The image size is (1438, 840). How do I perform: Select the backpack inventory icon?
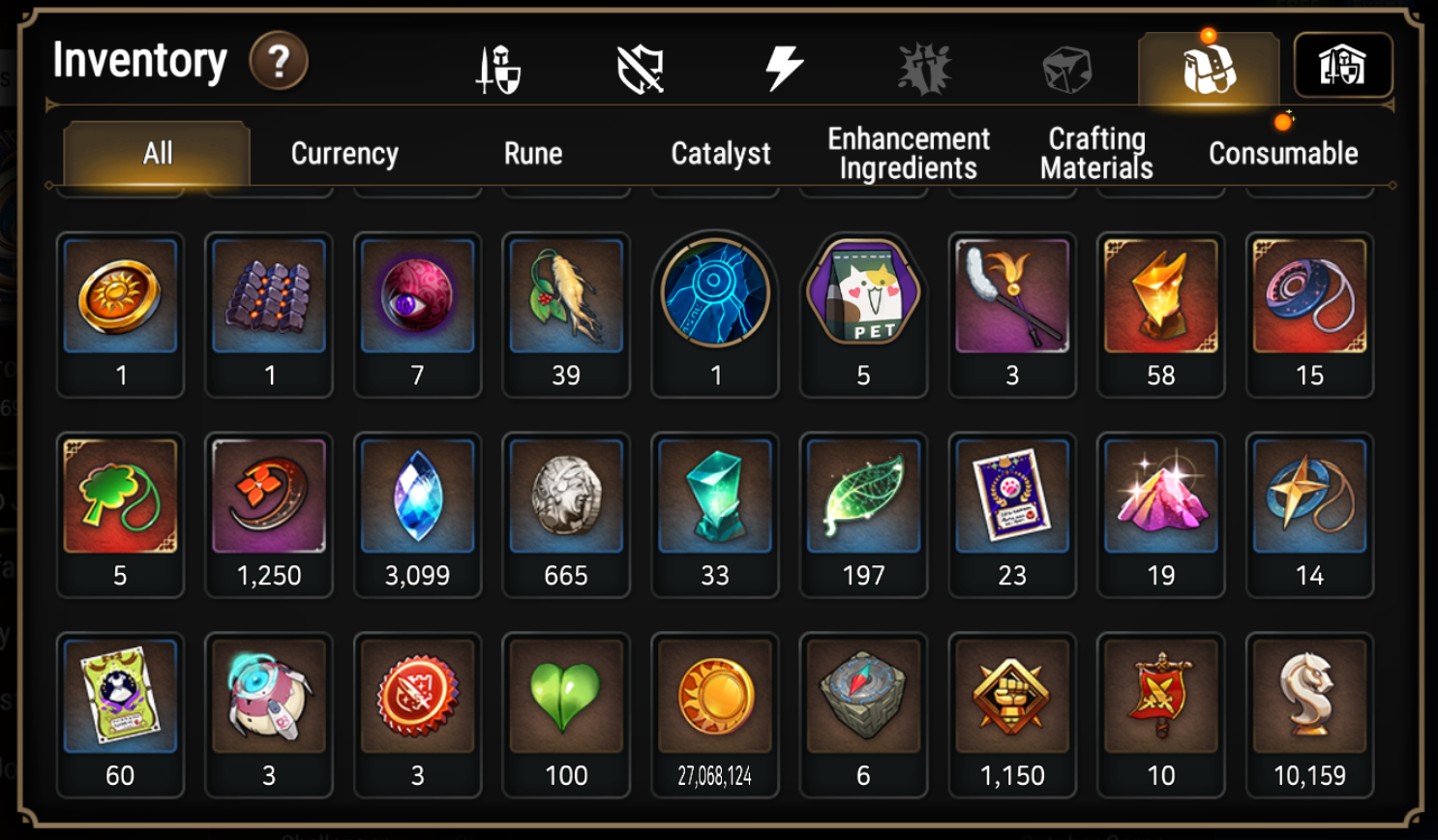[x=1208, y=66]
